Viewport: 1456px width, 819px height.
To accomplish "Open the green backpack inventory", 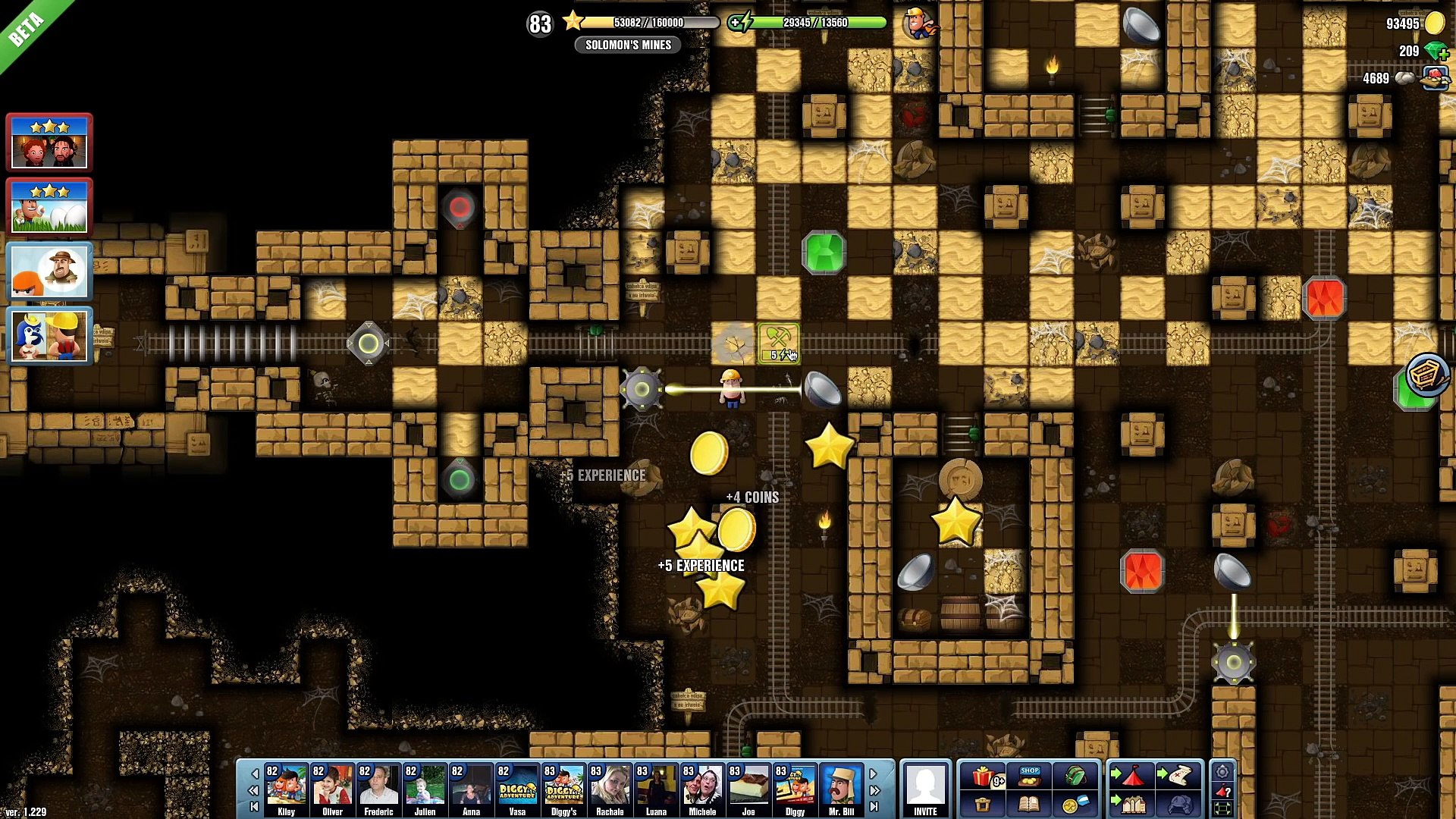I will [1075, 777].
